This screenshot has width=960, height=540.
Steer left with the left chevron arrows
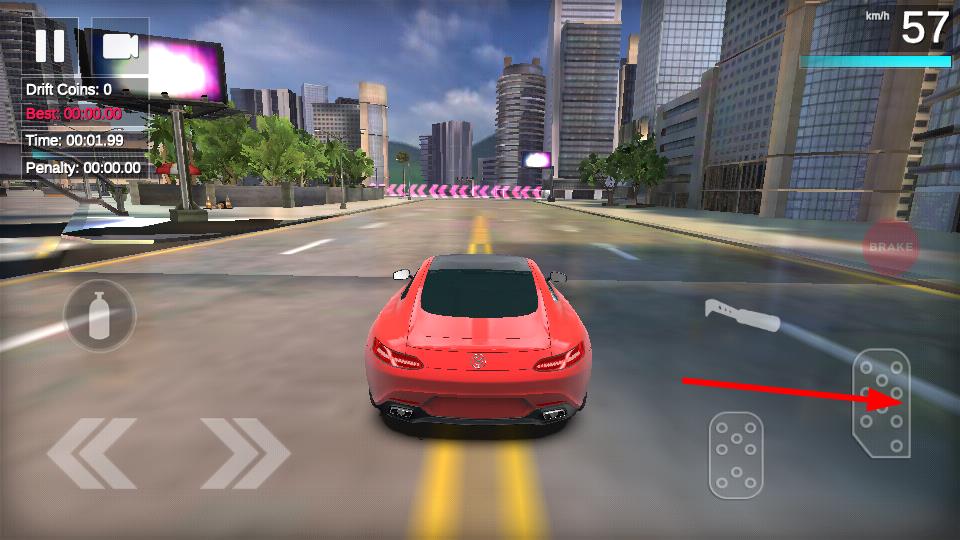click(x=91, y=452)
